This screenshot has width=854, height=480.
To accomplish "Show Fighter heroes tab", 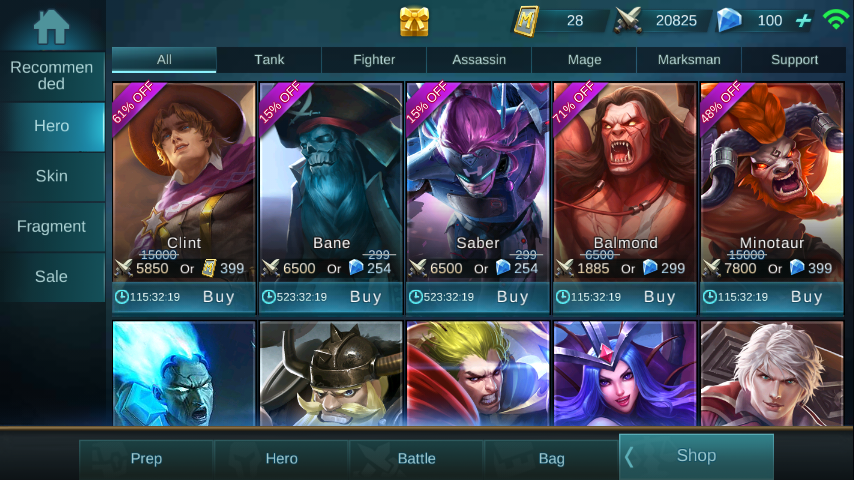I will pyautogui.click(x=374, y=60).
